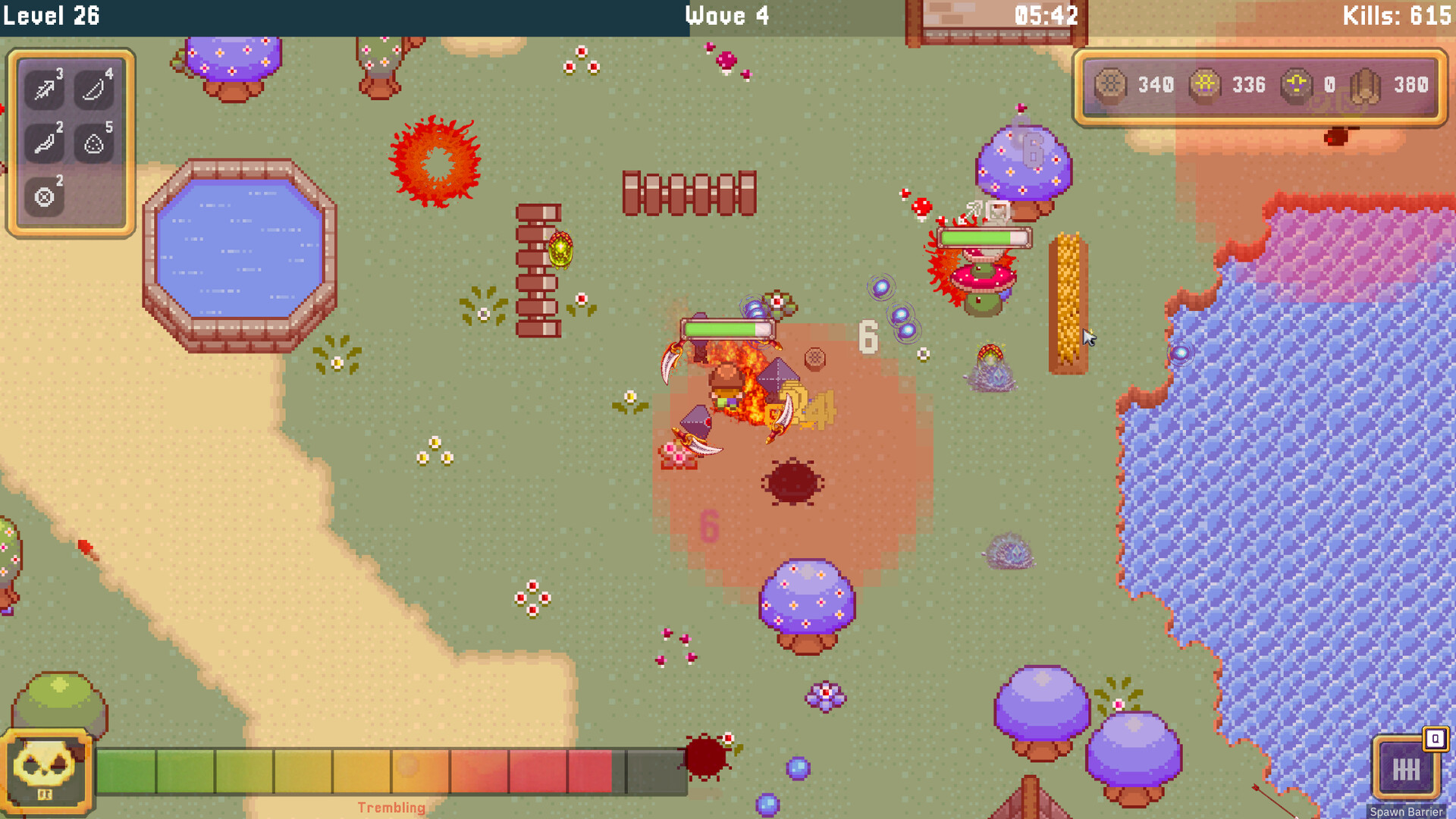Click the Kills: 615 counter
The width and height of the screenshot is (1456, 819).
point(1398,15)
